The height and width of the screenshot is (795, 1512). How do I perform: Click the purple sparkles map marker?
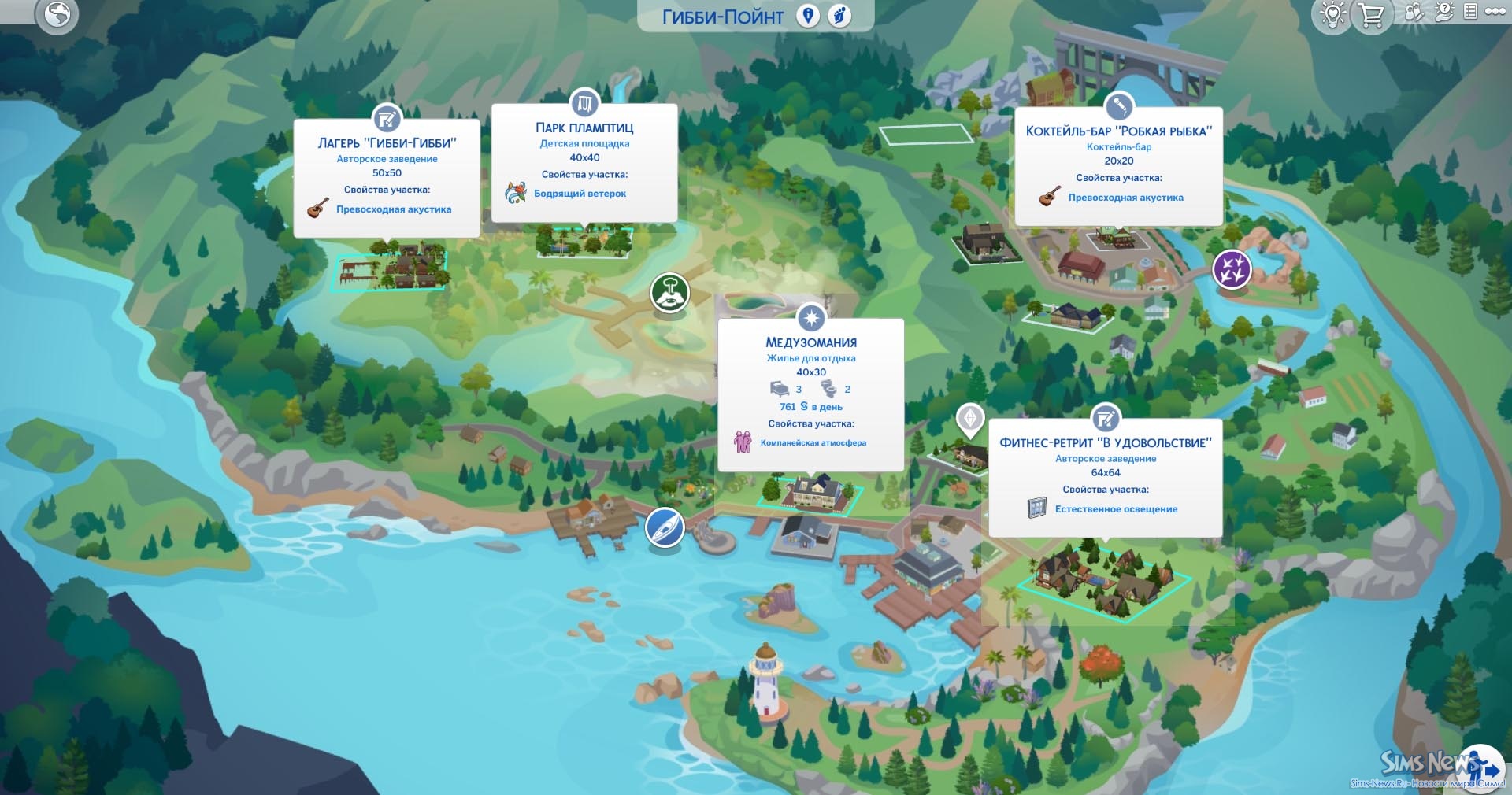tap(1232, 268)
